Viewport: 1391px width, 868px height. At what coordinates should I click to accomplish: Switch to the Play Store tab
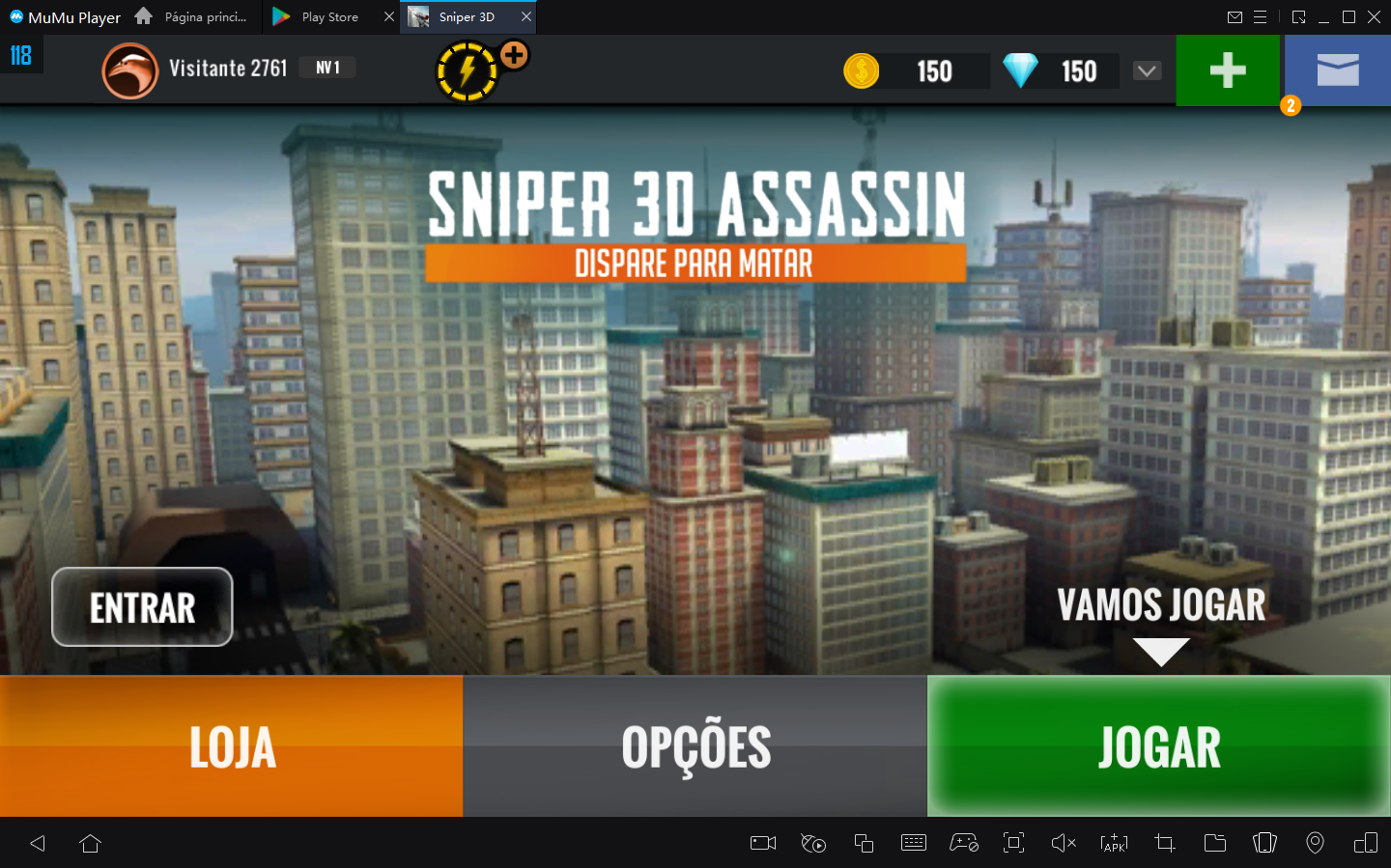coord(328,16)
